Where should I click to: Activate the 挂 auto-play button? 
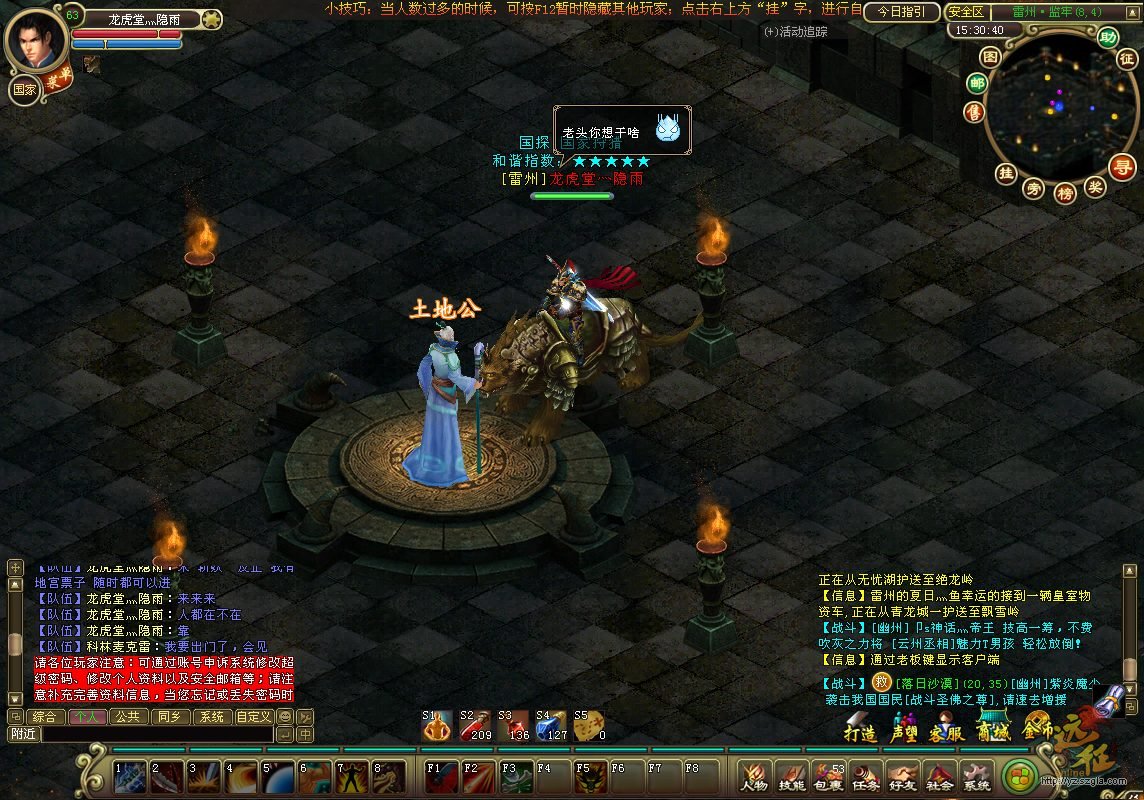pos(1005,173)
